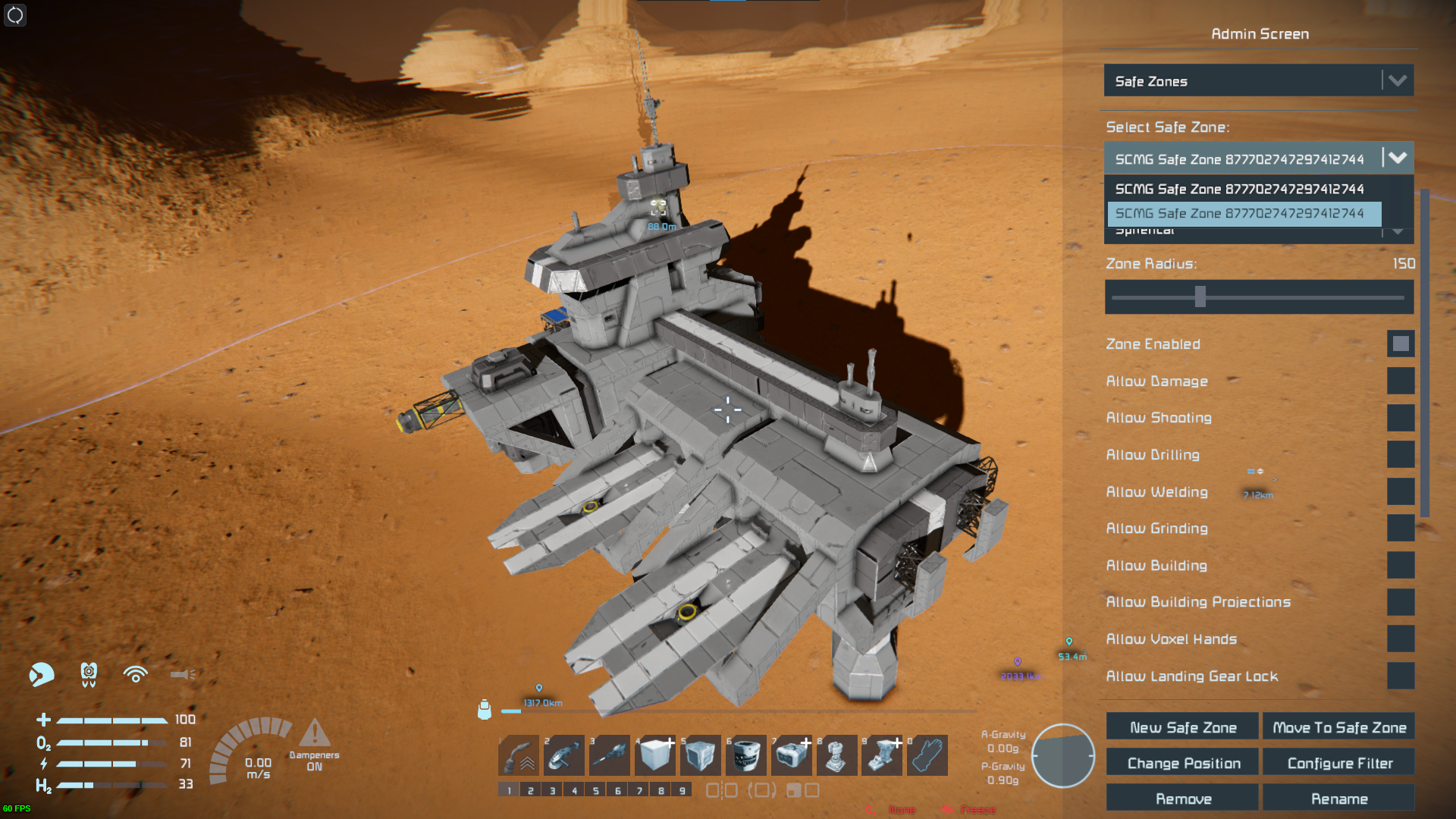The height and width of the screenshot is (819, 1456).
Task: Toggle the Zone Enabled checkbox
Action: (x=1401, y=344)
